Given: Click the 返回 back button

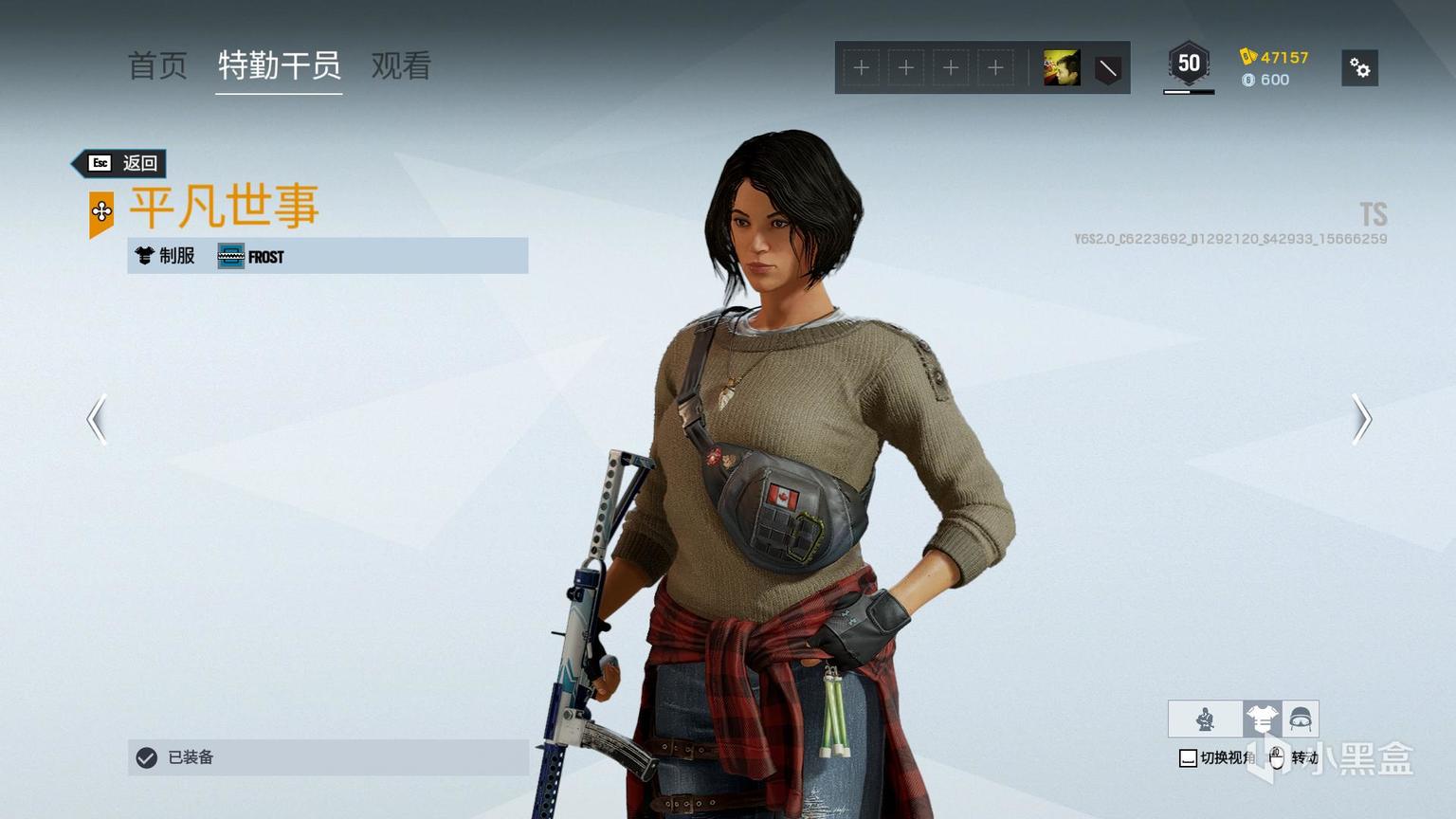Looking at the screenshot, I should tap(123, 163).
